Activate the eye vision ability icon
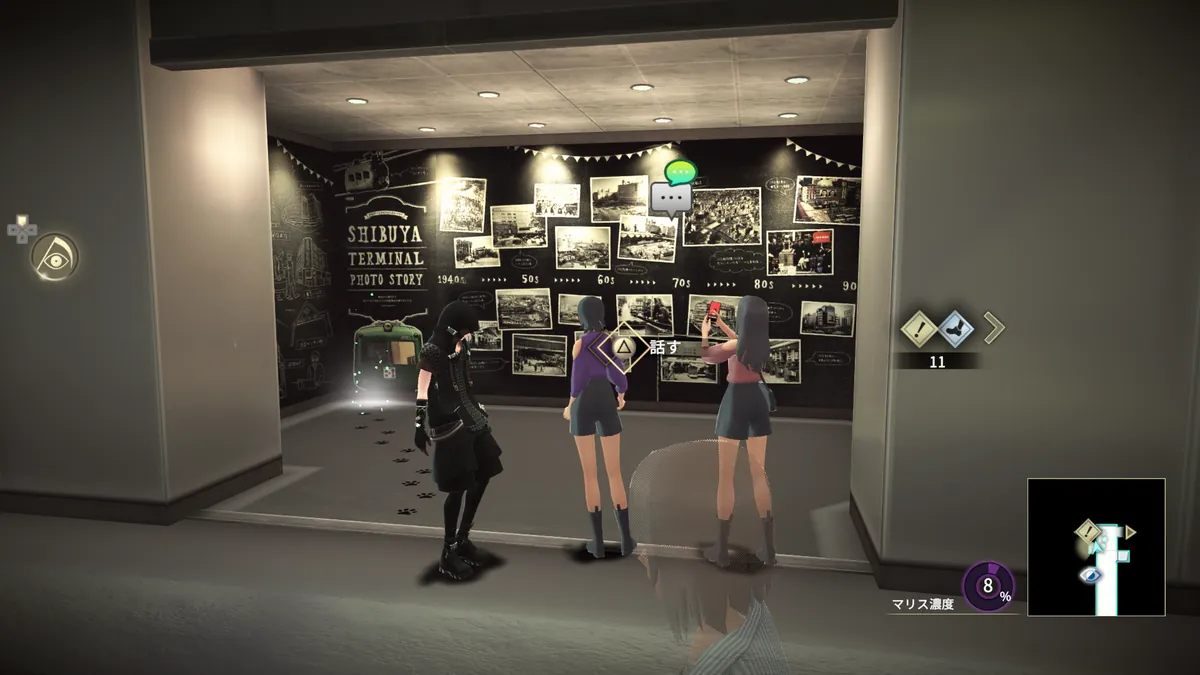Screen dimensions: 1200x675 coord(54,257)
